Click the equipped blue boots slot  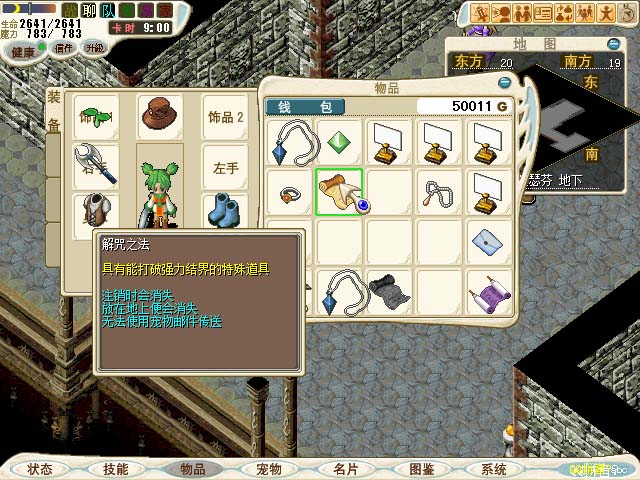224,211
